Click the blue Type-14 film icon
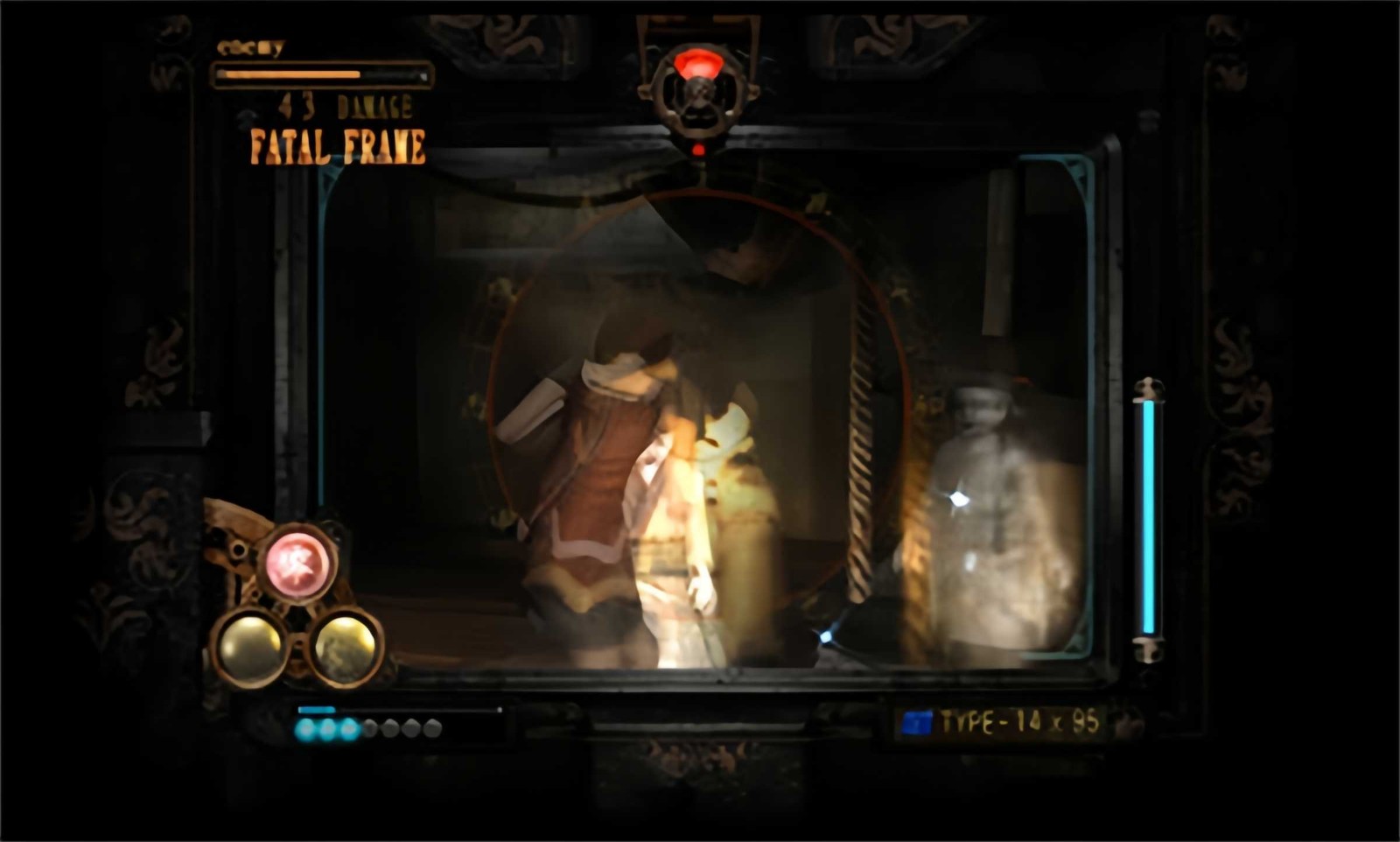The width and height of the screenshot is (1400, 842). point(917,723)
